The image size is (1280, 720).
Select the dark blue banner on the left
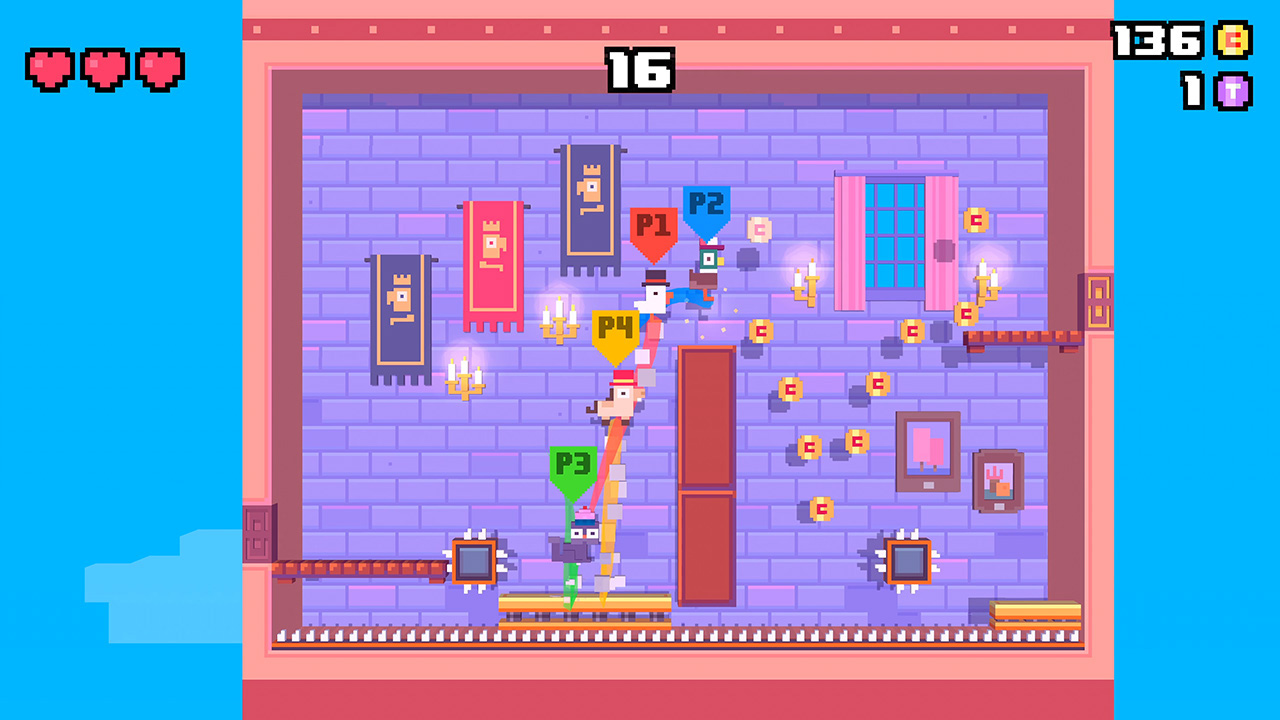(x=400, y=320)
